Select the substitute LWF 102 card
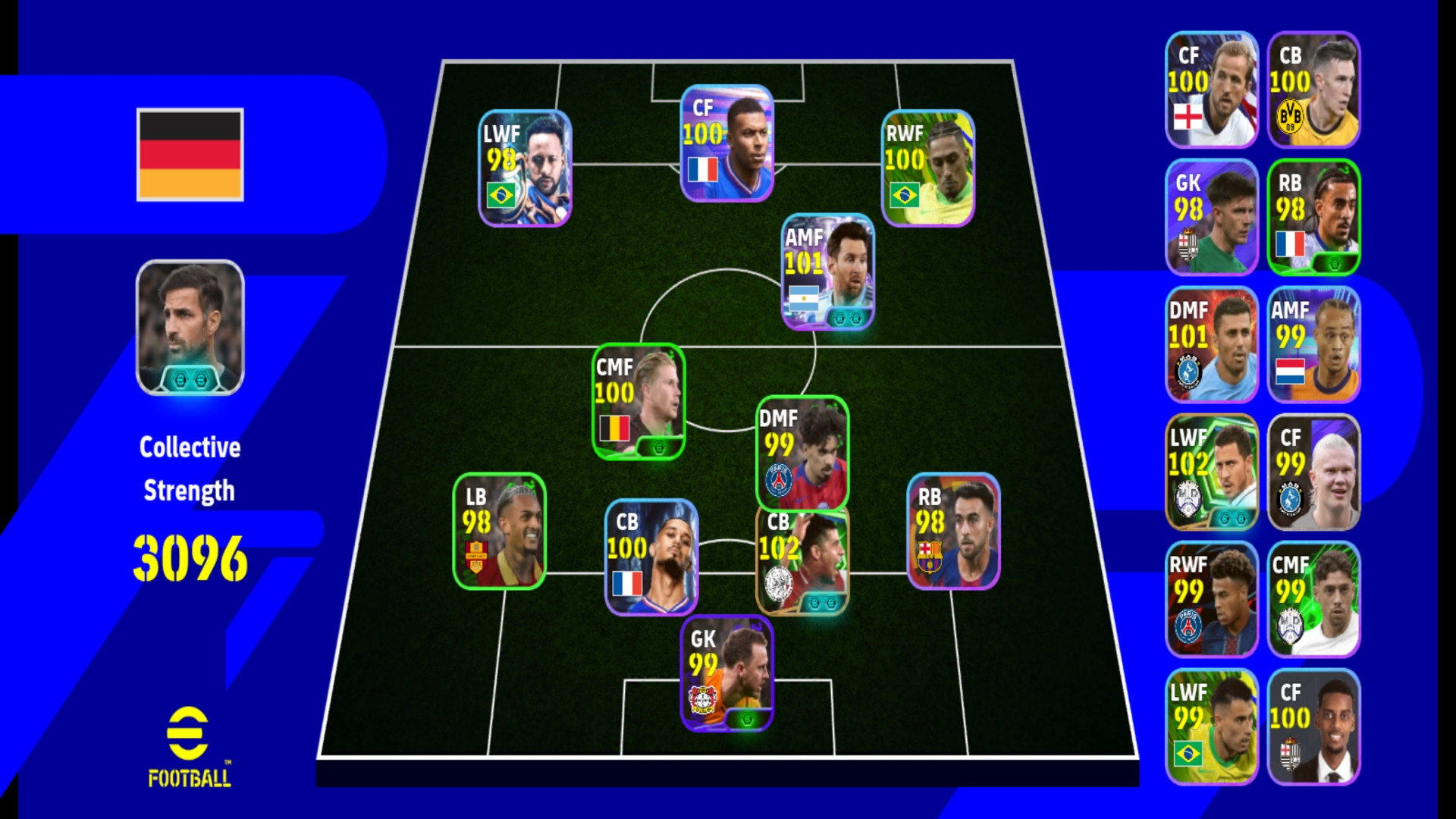Image resolution: width=1456 pixels, height=819 pixels. point(1211,472)
